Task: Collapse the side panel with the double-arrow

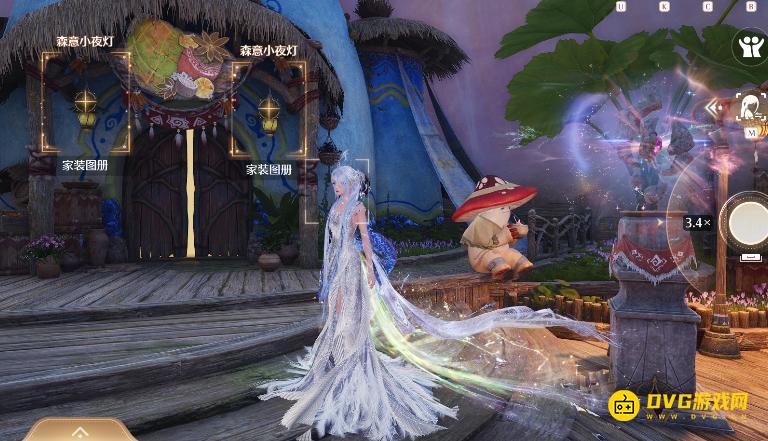Action: (x=714, y=107)
